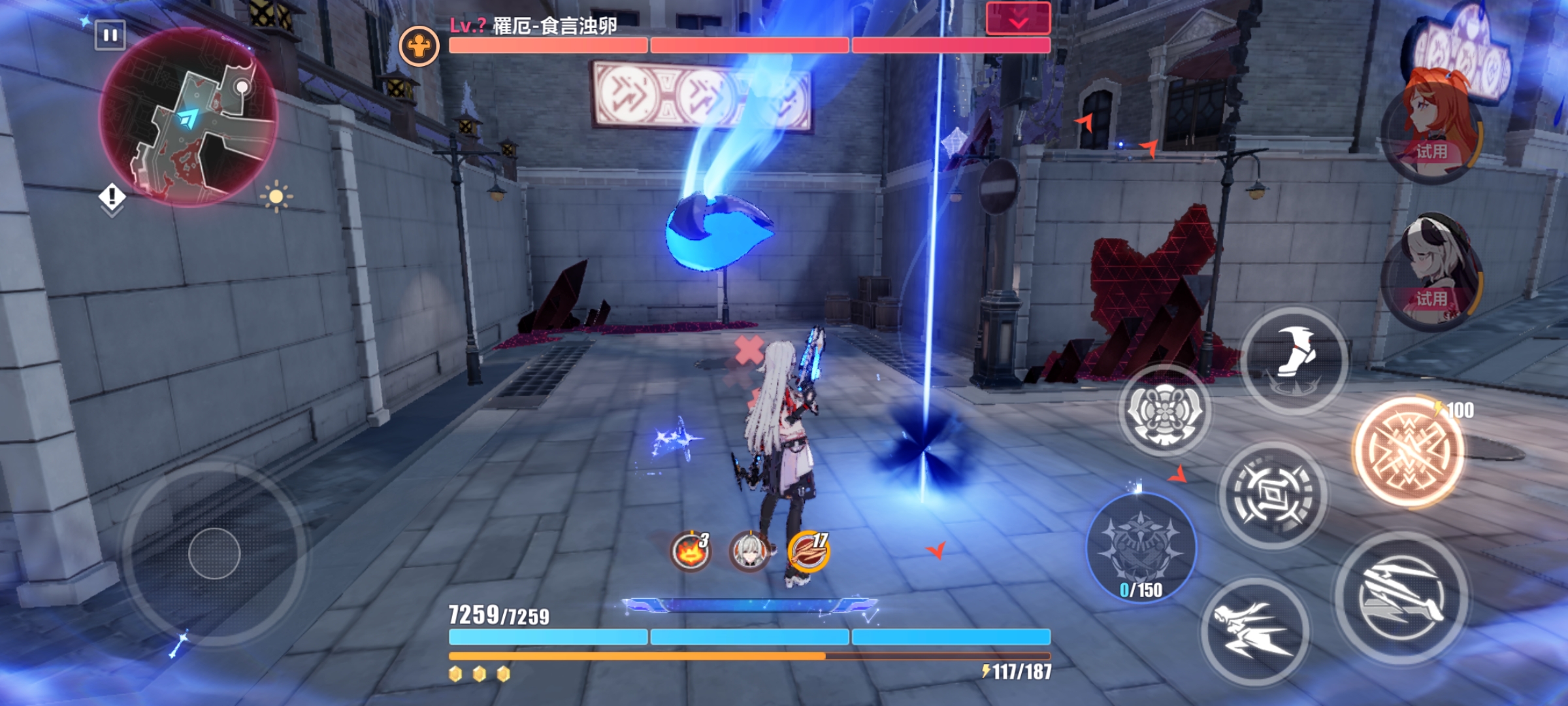The image size is (1568, 706).
Task: Activate the 0/150 star-shaped skill
Action: click(1141, 548)
